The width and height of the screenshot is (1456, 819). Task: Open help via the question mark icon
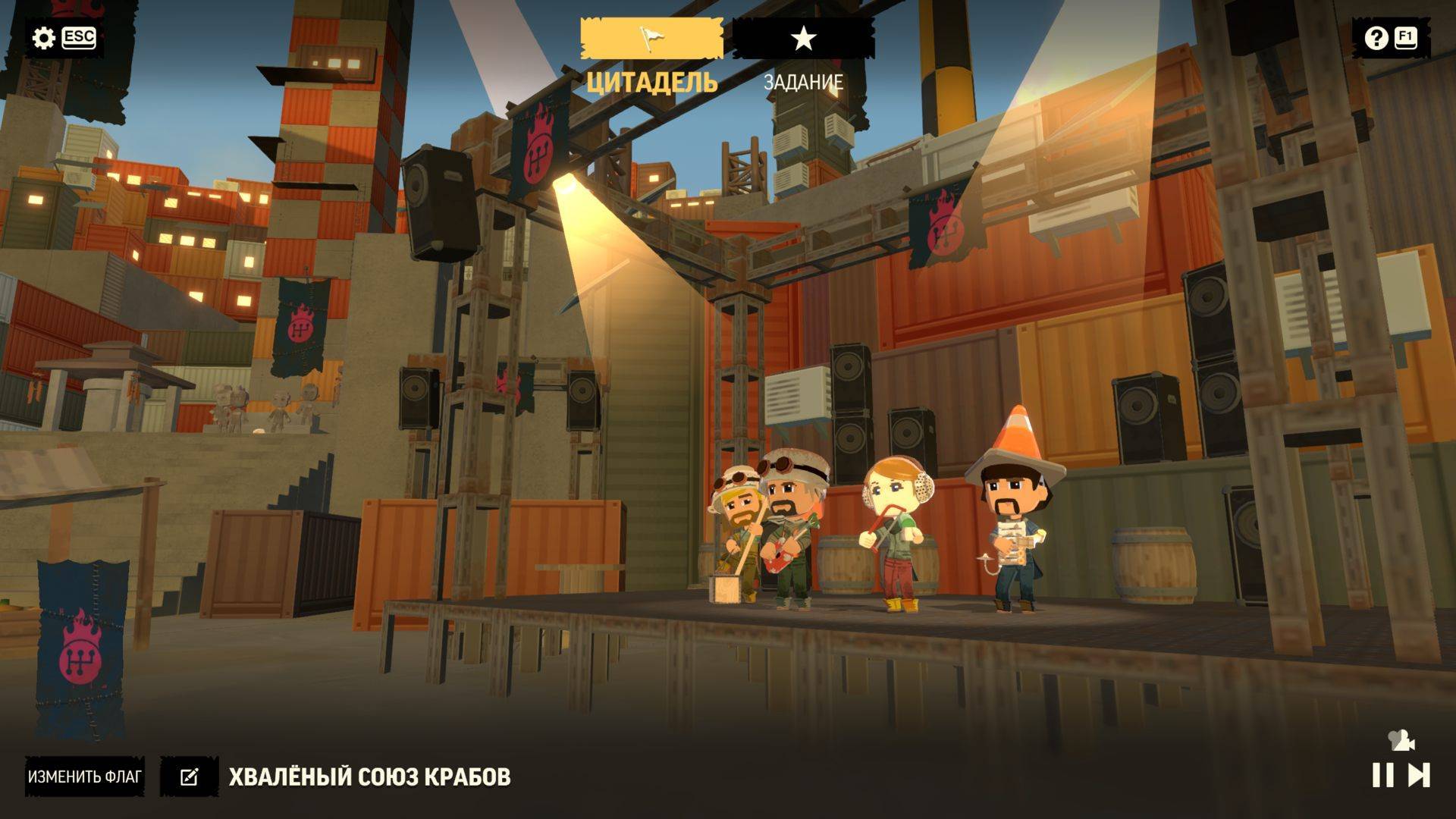(x=1376, y=38)
